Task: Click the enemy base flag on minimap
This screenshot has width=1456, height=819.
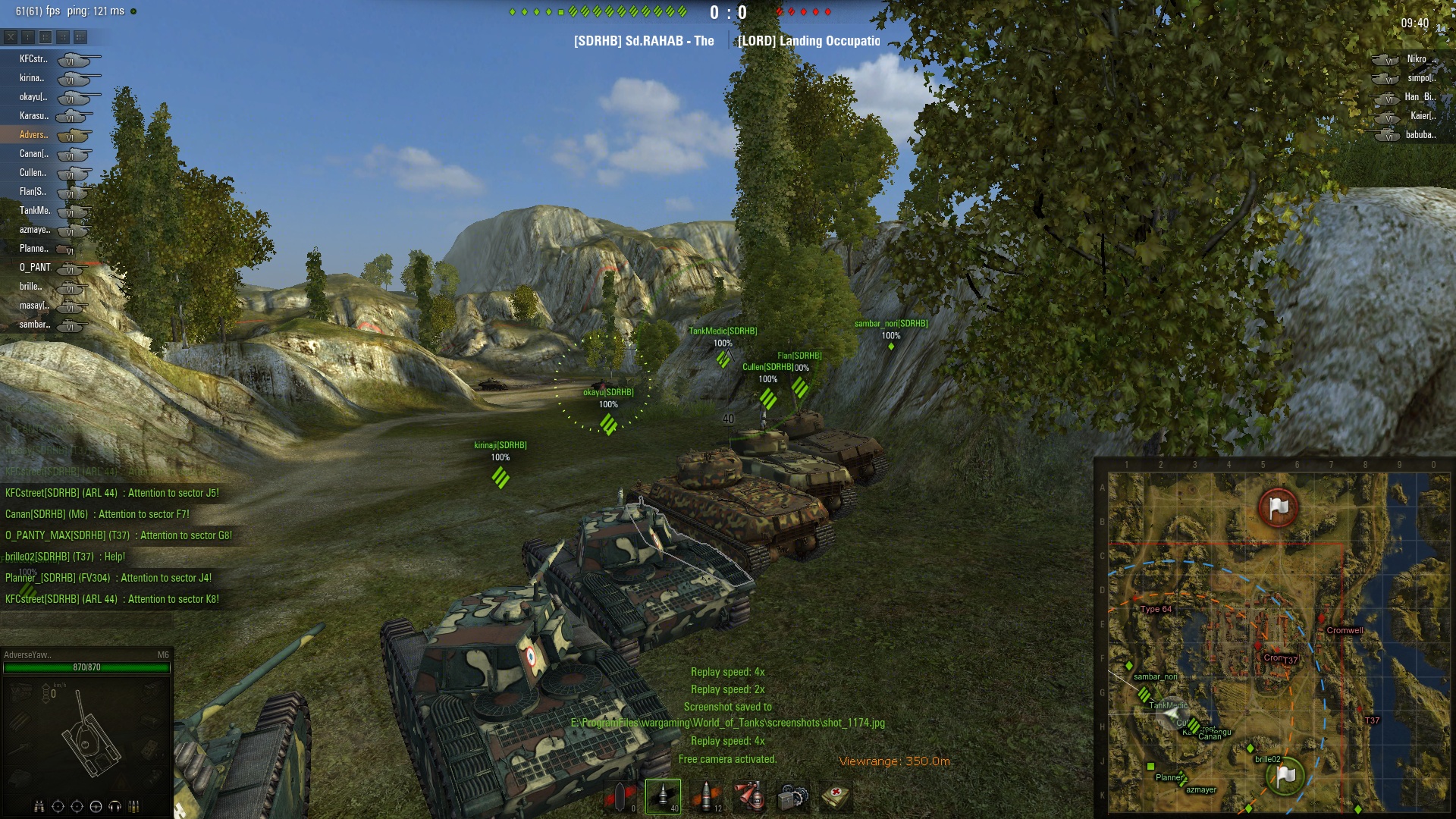Action: coord(1279,507)
